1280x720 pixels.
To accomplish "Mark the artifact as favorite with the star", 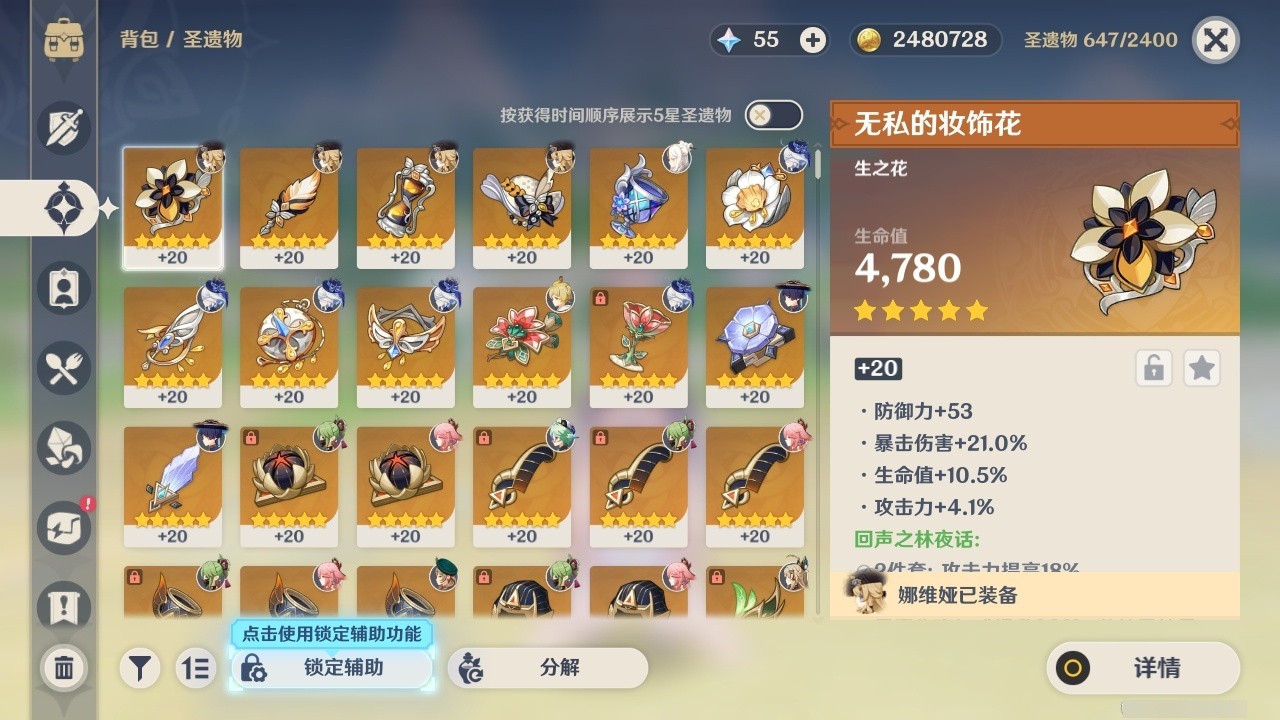I will [x=1201, y=368].
